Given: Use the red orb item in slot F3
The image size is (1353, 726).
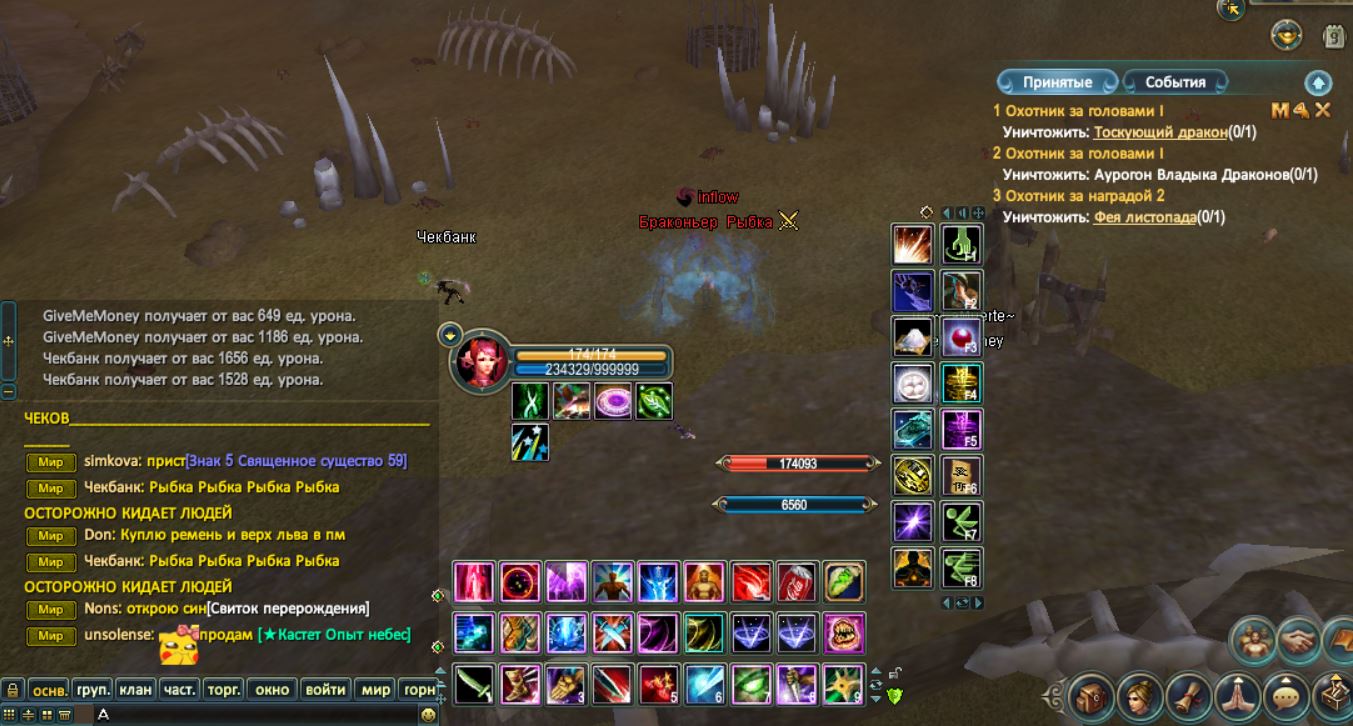Looking at the screenshot, I should 961,337.
